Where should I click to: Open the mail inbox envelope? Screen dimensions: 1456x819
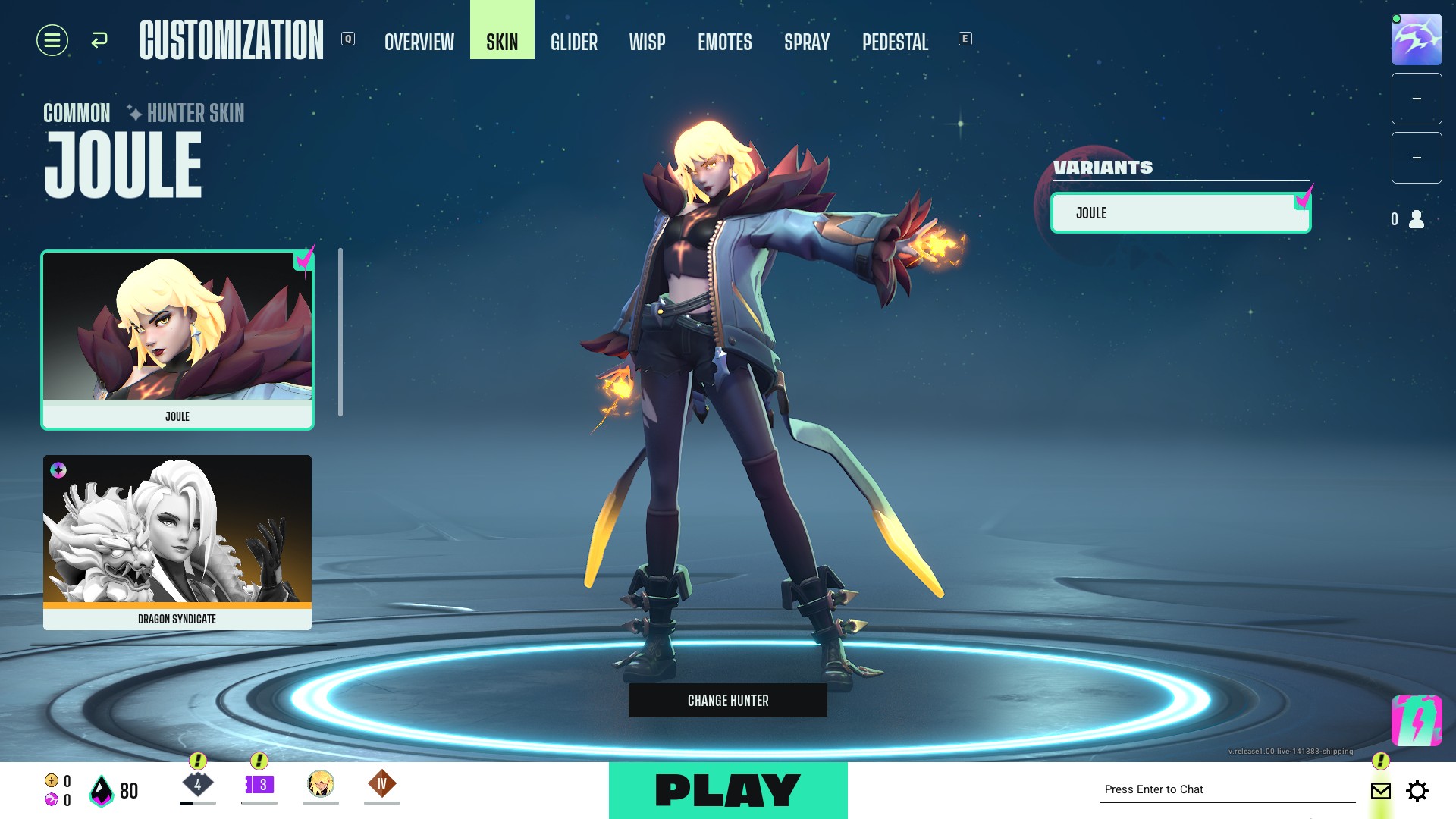pos(1381,791)
